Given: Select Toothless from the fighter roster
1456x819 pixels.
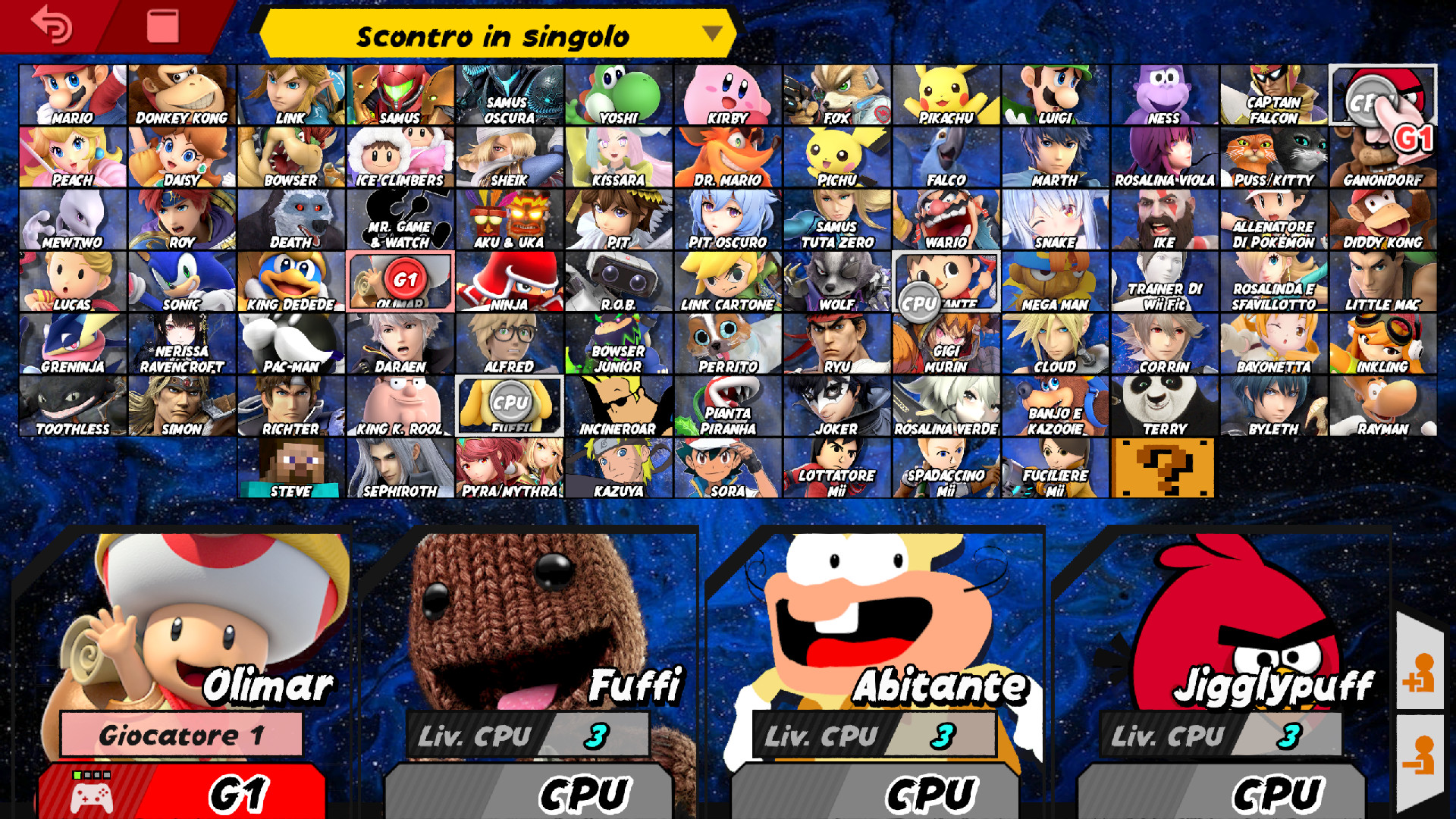Looking at the screenshot, I should point(74,403).
